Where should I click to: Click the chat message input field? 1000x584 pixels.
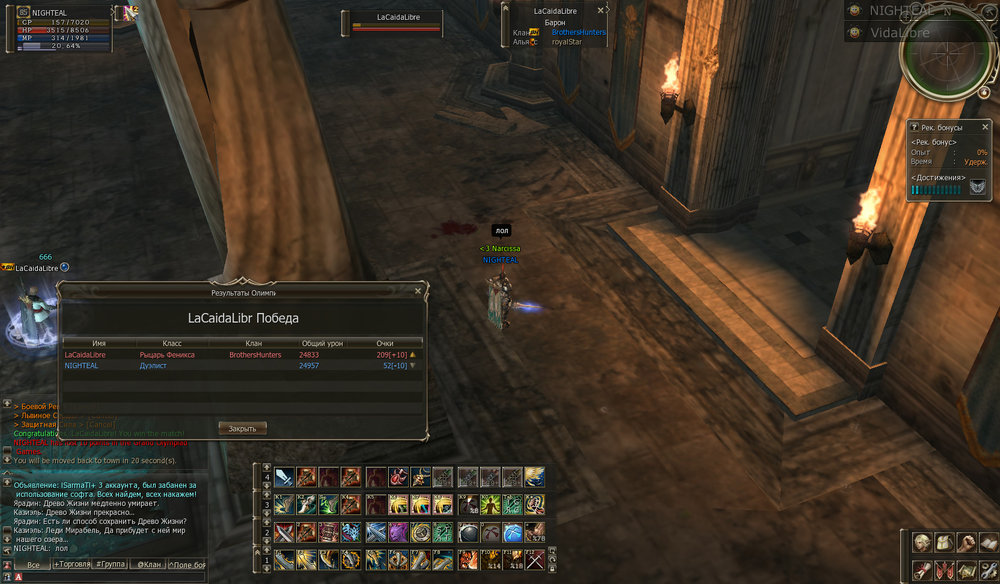tap(110, 577)
